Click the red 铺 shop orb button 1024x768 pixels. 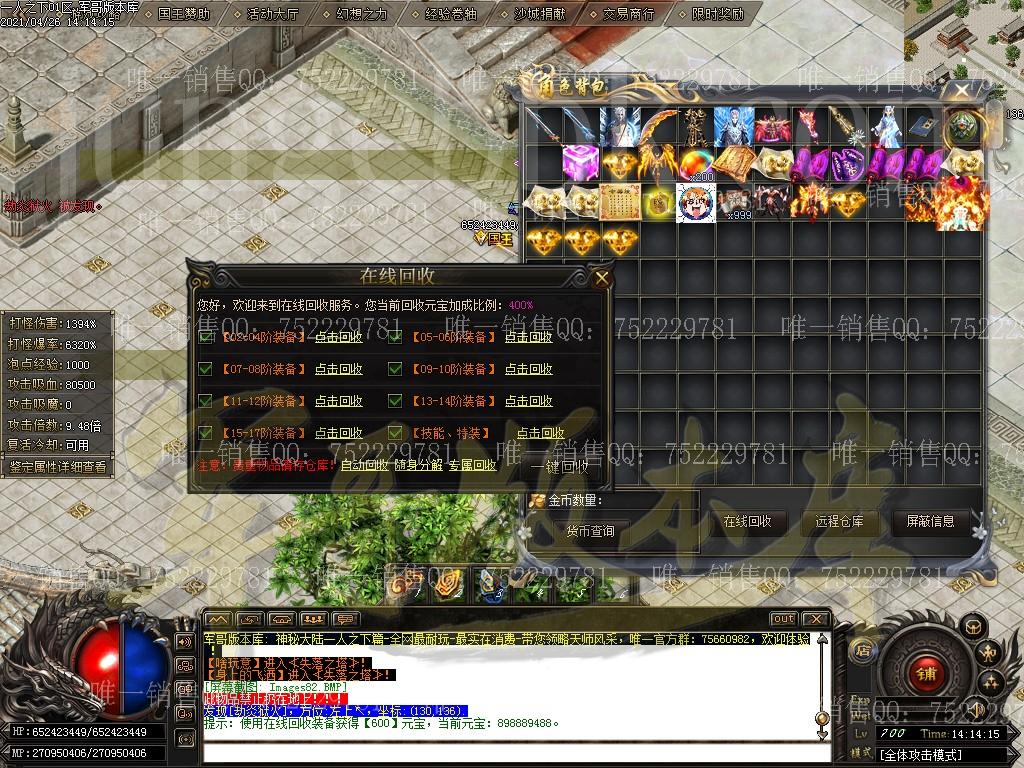click(x=921, y=674)
